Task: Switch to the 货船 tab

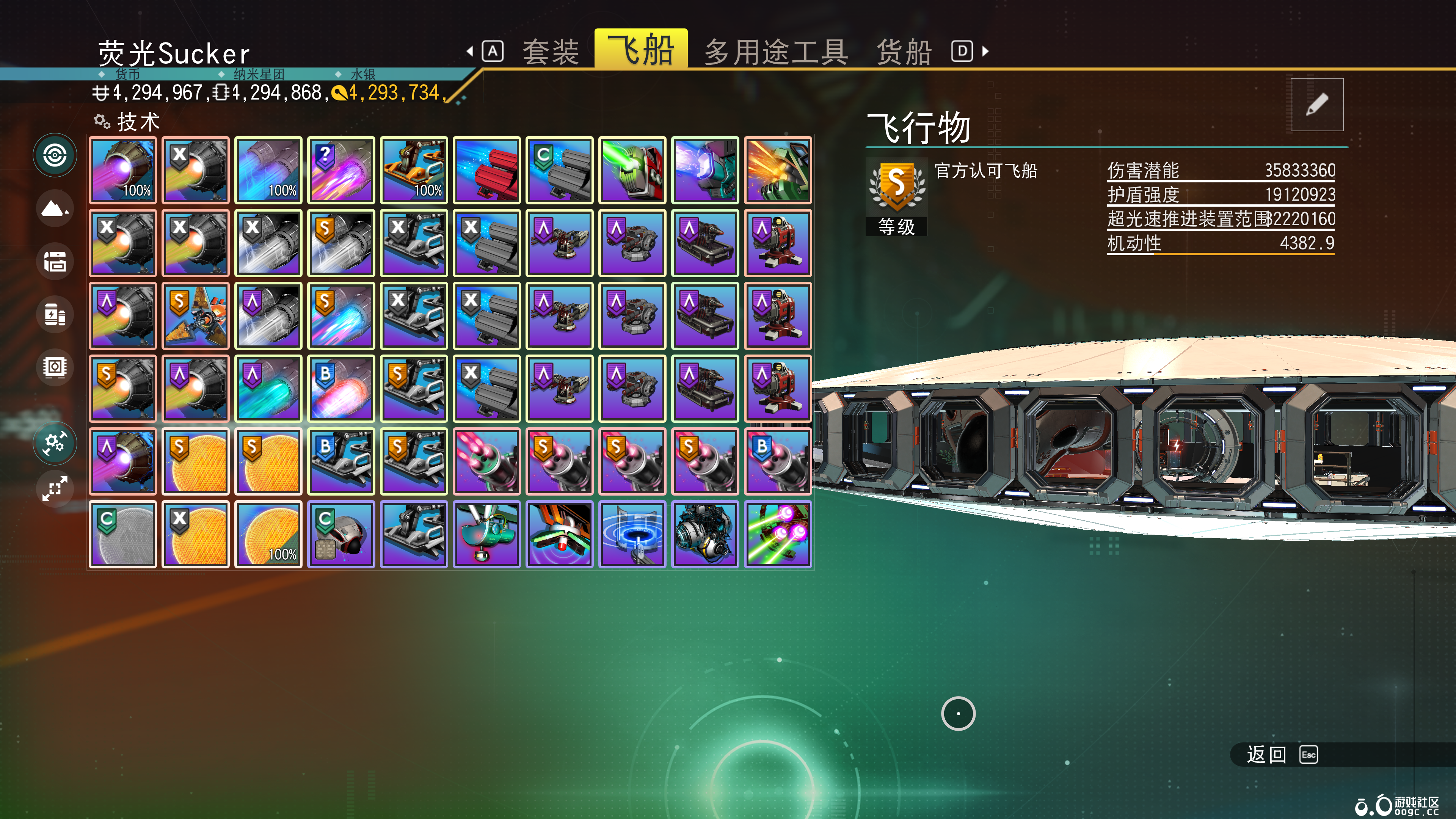Action: pos(903,52)
